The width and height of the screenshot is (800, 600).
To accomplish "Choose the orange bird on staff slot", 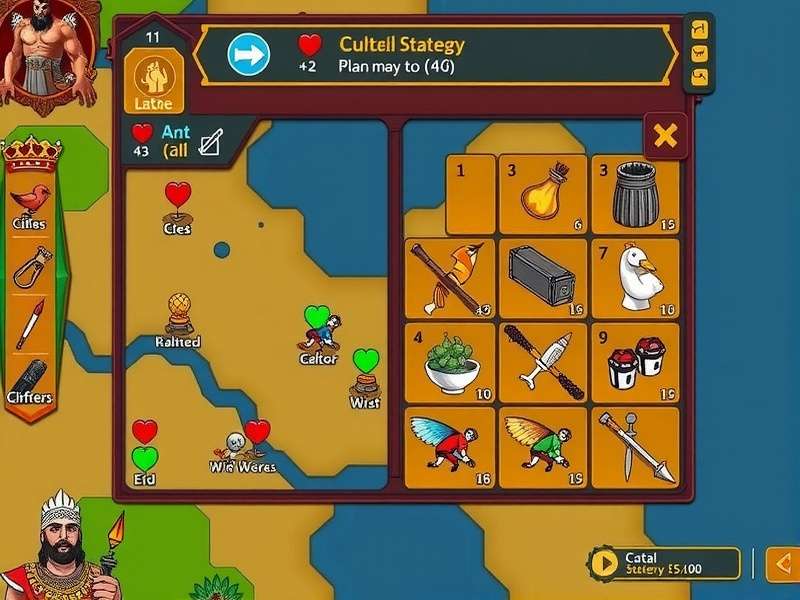I will [x=449, y=278].
